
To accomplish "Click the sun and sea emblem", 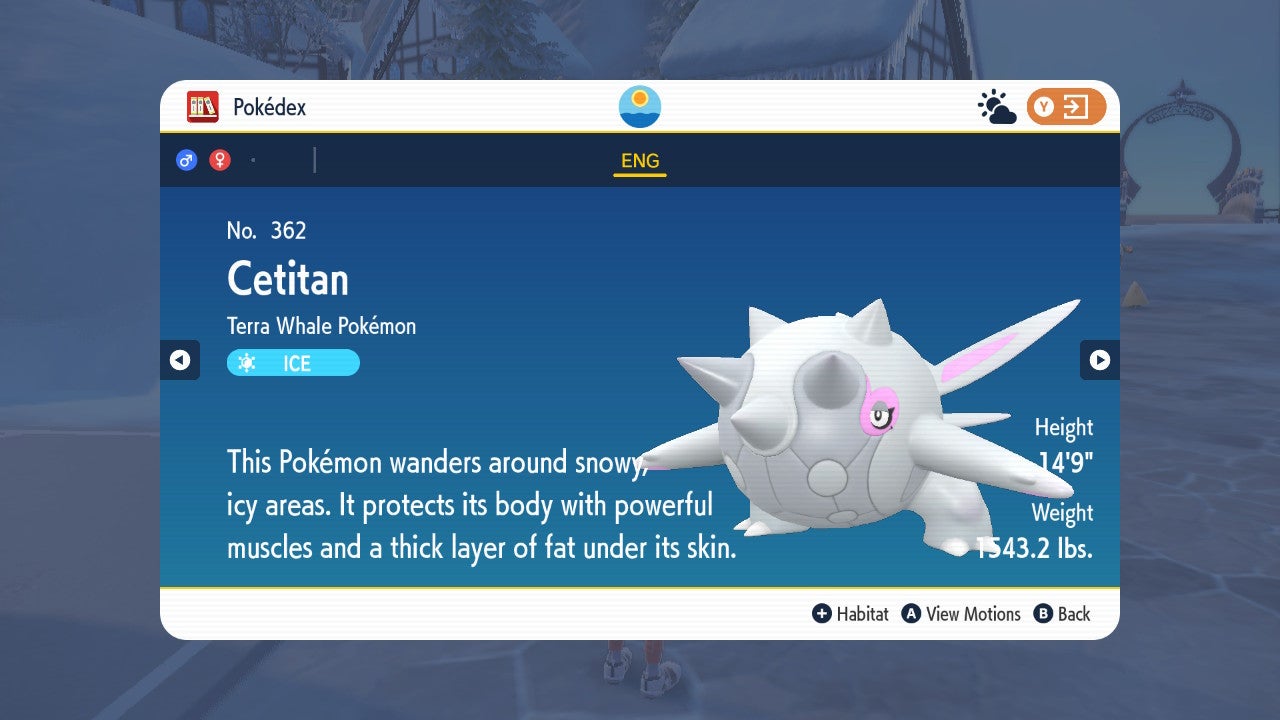I will [640, 107].
